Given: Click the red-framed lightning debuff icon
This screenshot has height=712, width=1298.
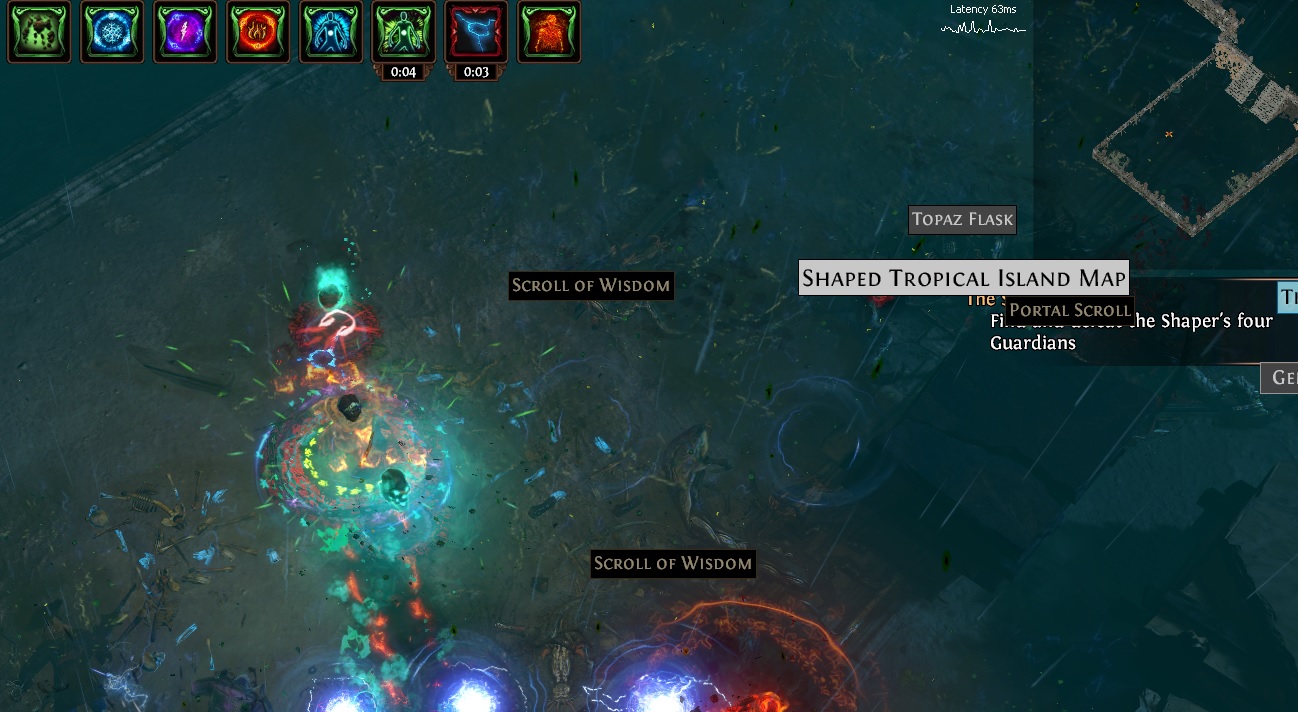Looking at the screenshot, I should (x=476, y=31).
